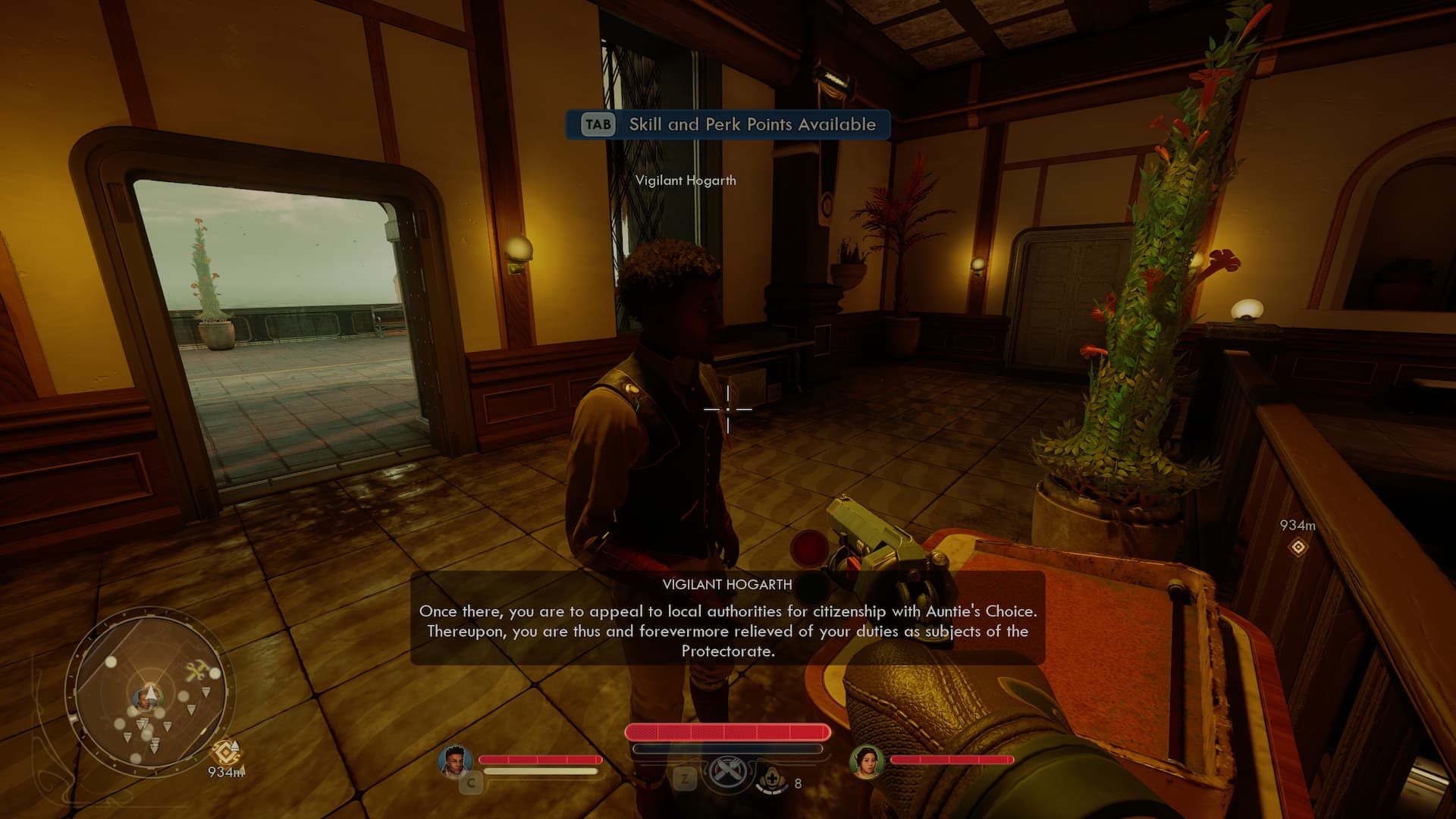Select the workbench tools marker on minimap

click(197, 670)
